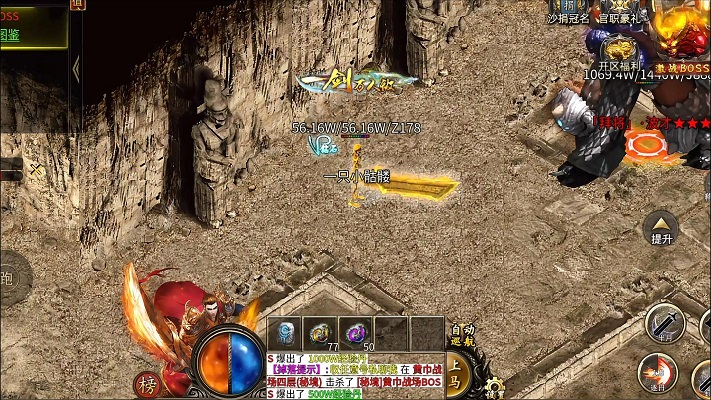Collapse the quest panel with the left arrow
Image resolution: width=711 pixels, height=400 pixels.
76,68
